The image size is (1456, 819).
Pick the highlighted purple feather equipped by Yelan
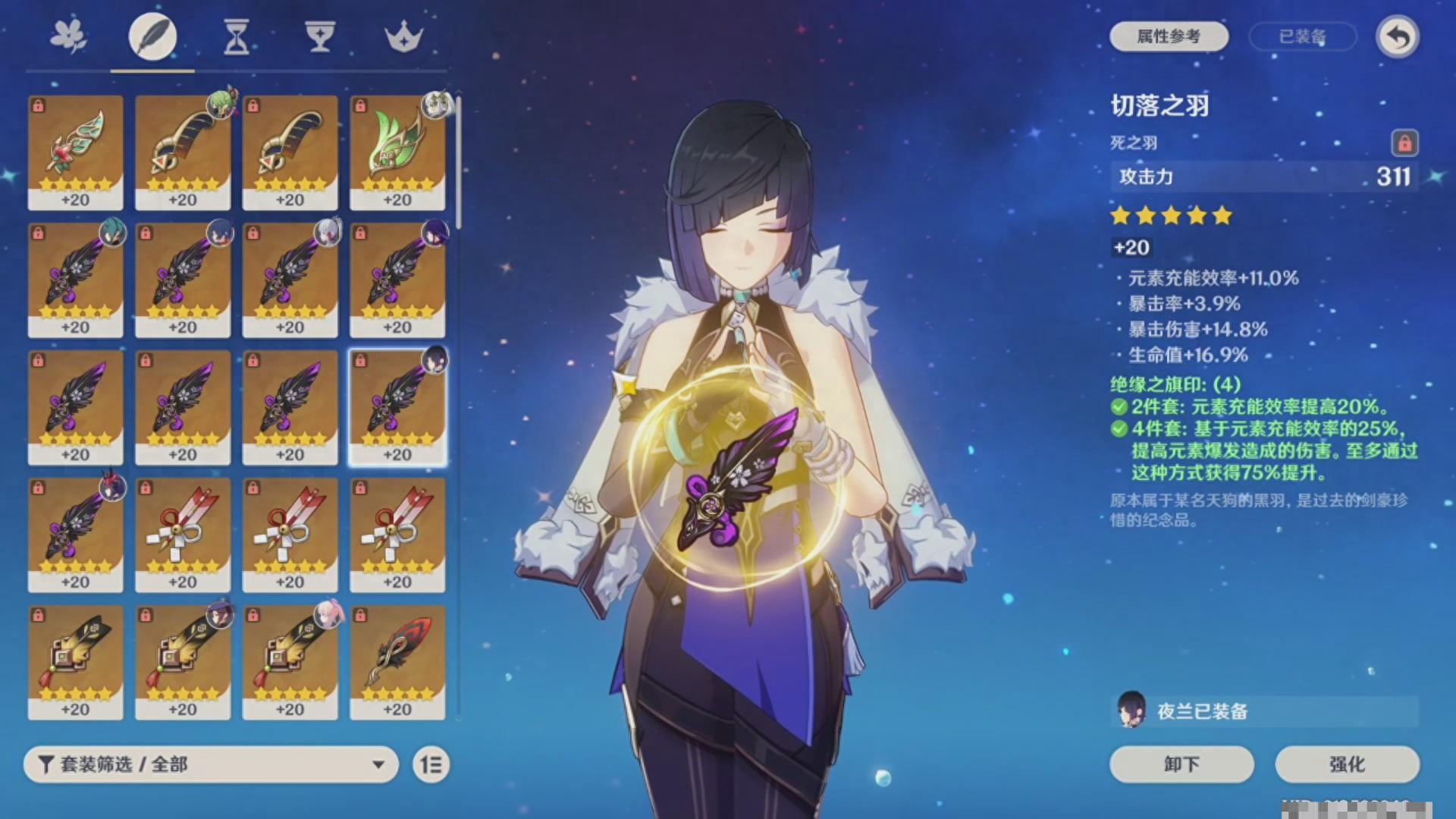coord(397,406)
